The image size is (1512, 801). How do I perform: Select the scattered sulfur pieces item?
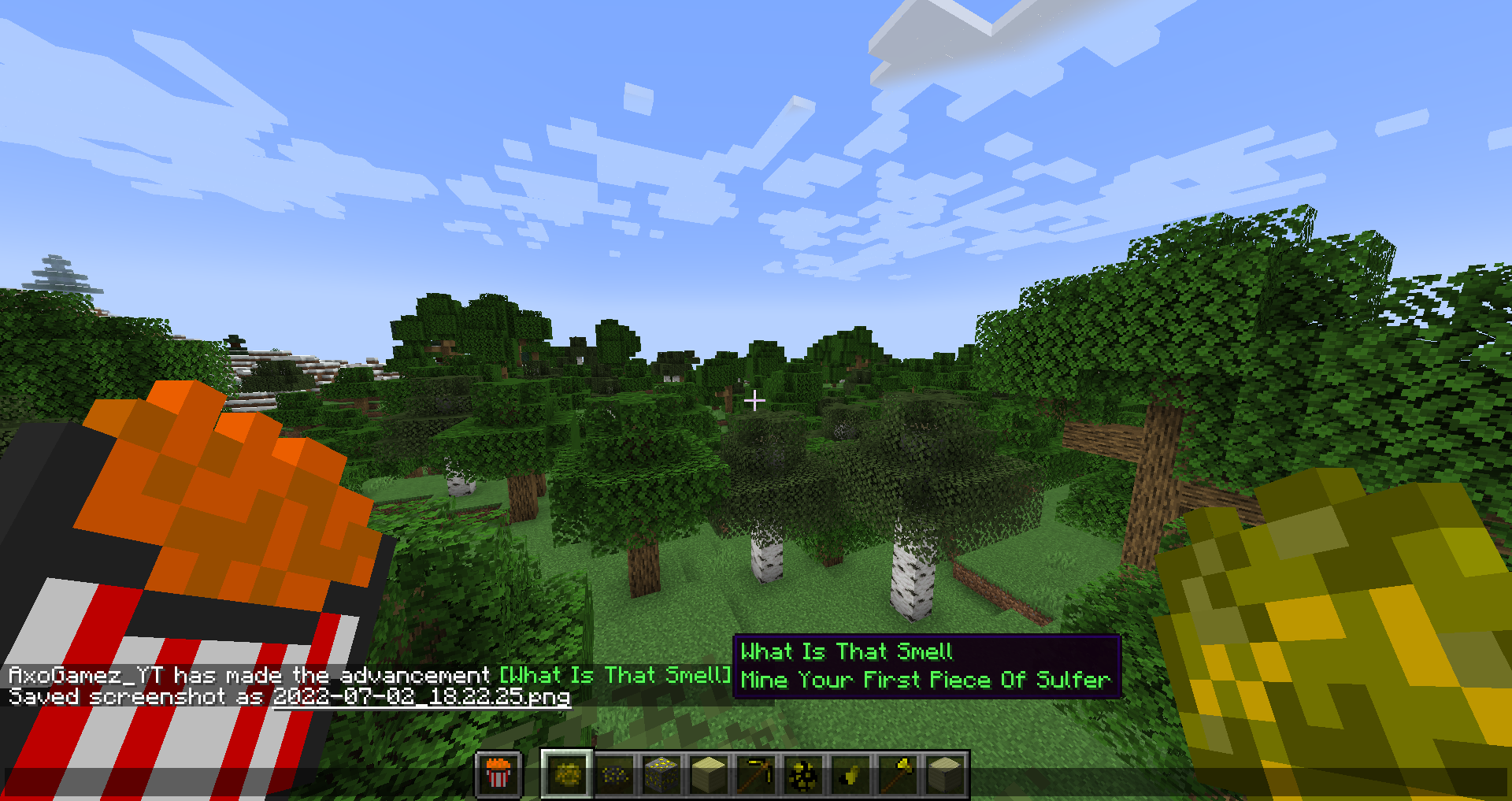point(802,775)
